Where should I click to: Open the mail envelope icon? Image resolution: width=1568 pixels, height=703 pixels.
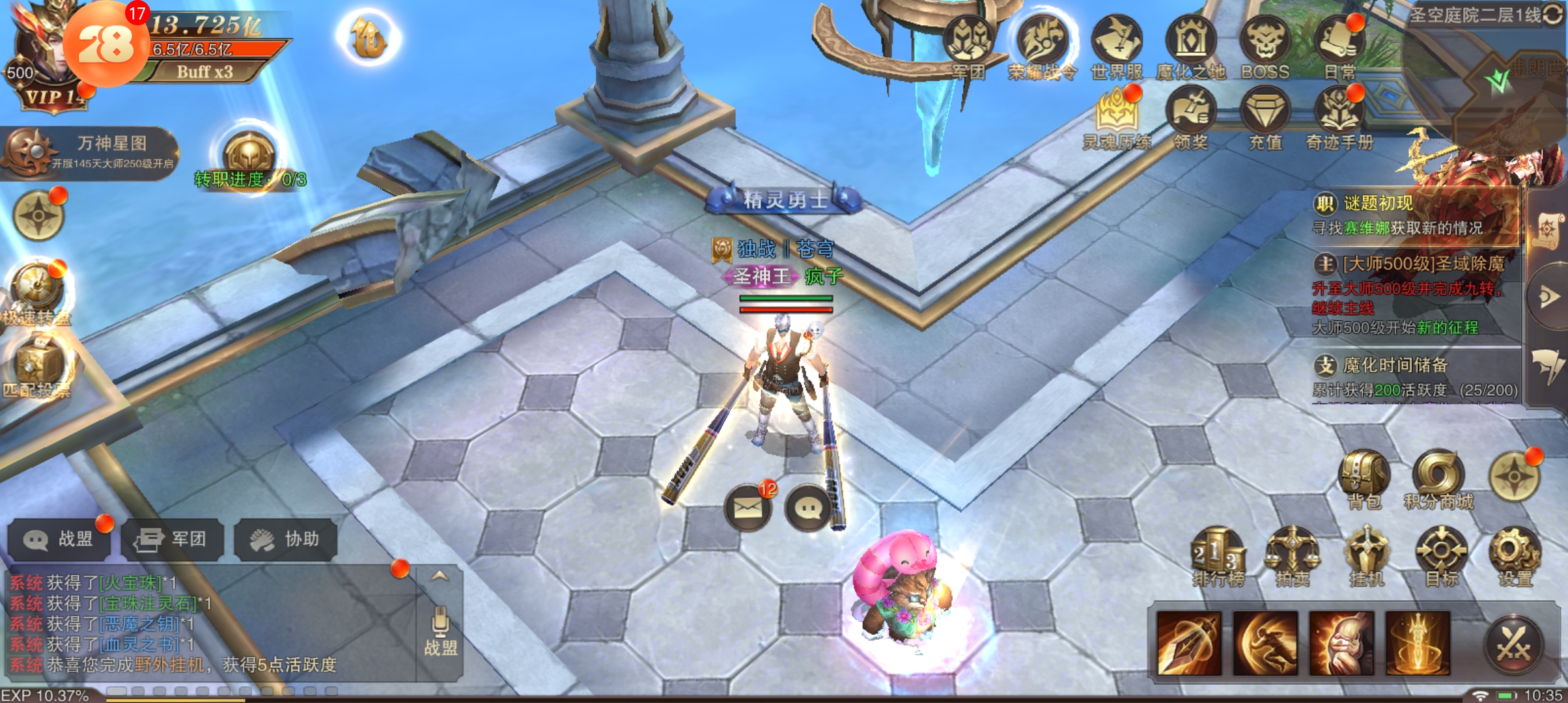pos(748,508)
